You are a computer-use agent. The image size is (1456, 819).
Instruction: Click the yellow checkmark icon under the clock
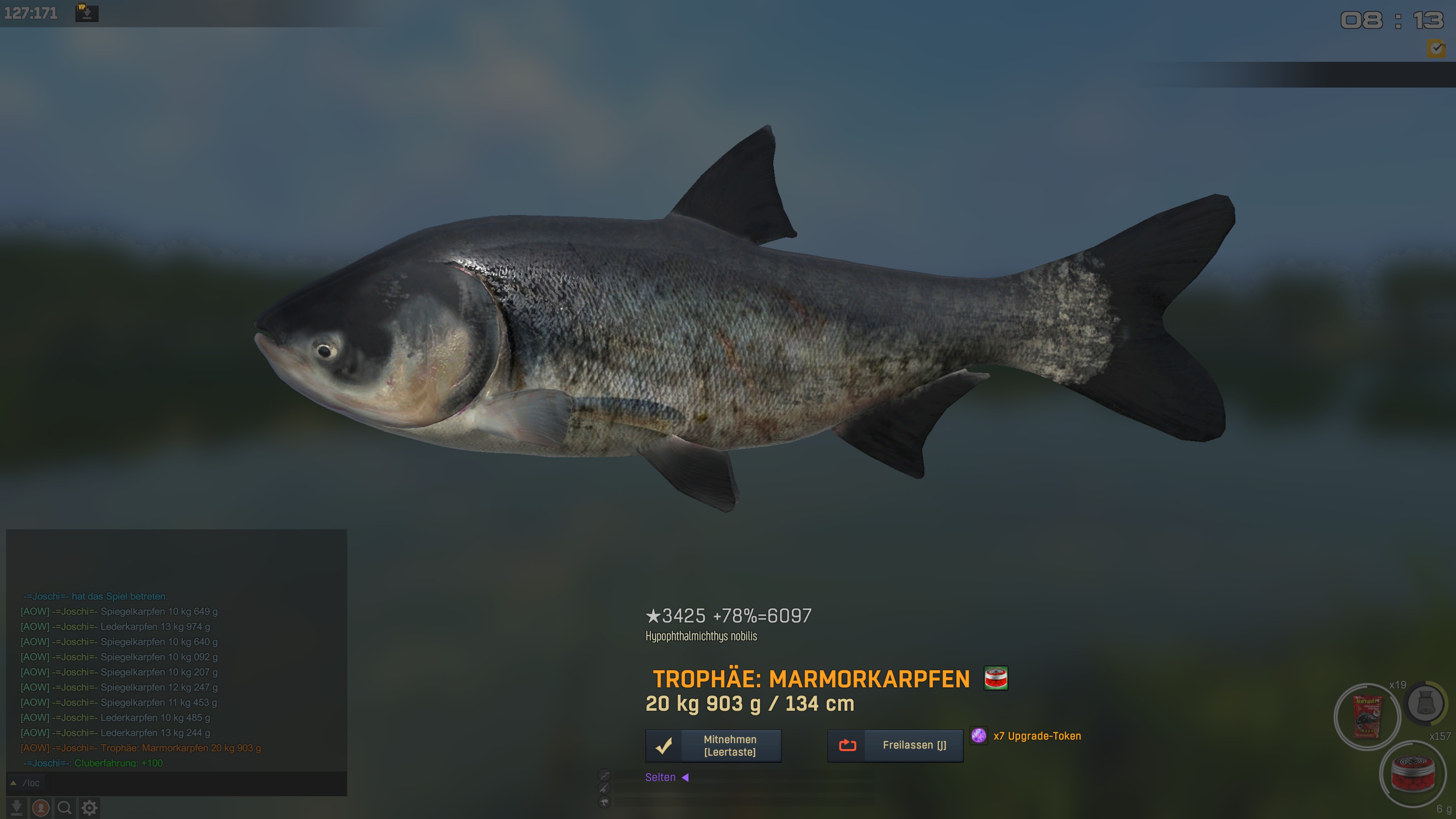tap(1436, 49)
